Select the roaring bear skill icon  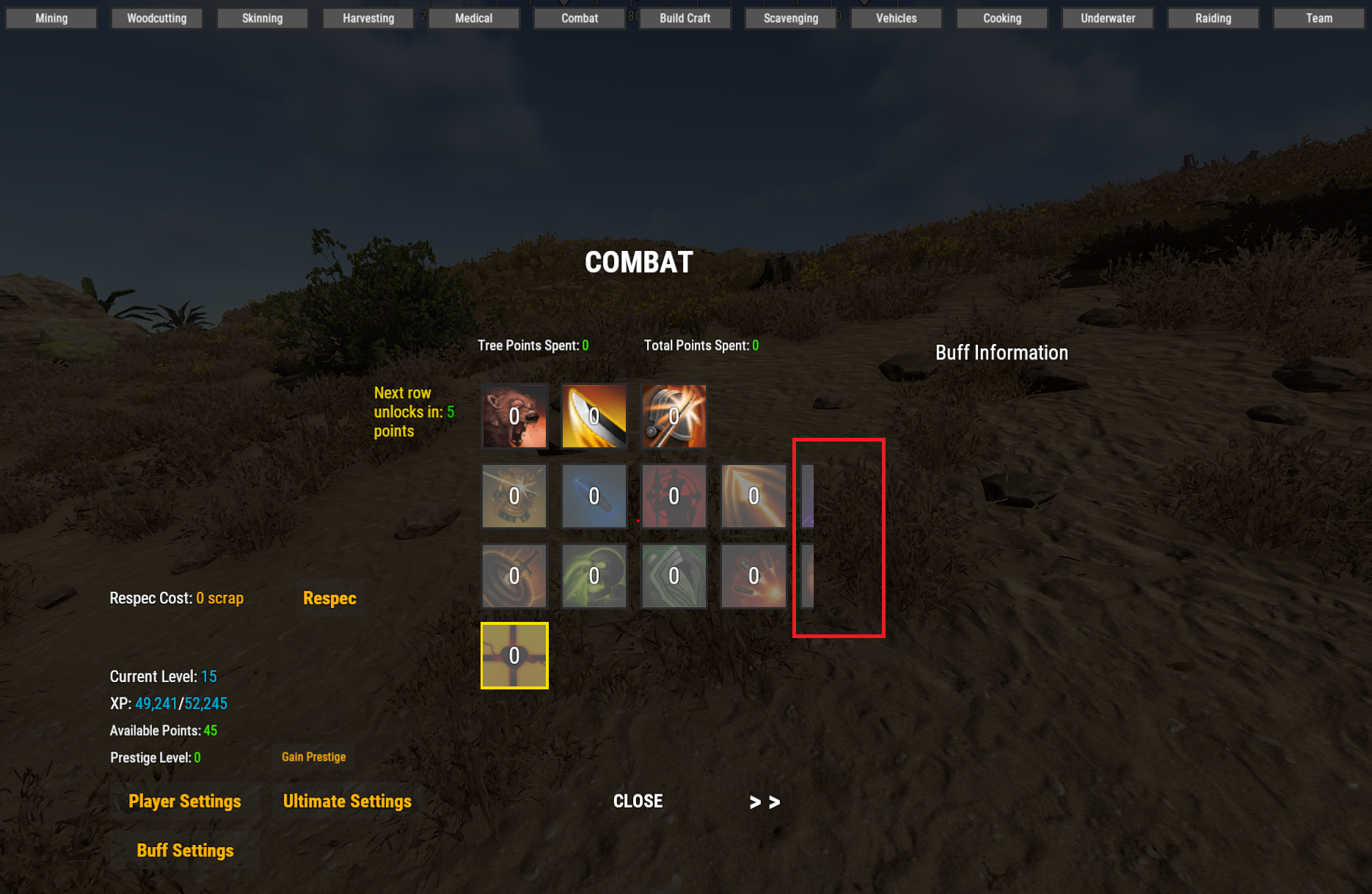pyautogui.click(x=514, y=416)
